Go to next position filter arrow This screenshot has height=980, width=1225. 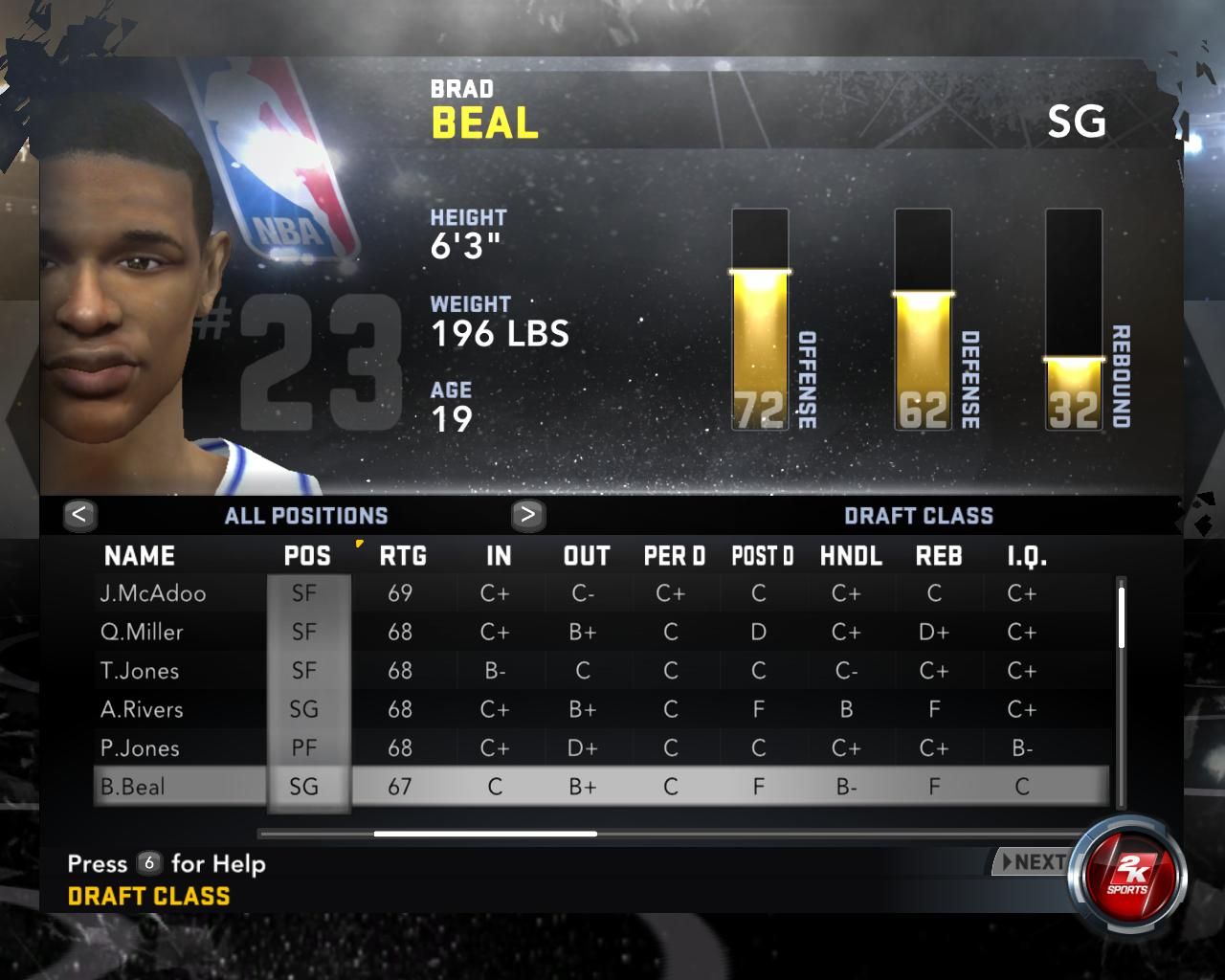tap(527, 515)
